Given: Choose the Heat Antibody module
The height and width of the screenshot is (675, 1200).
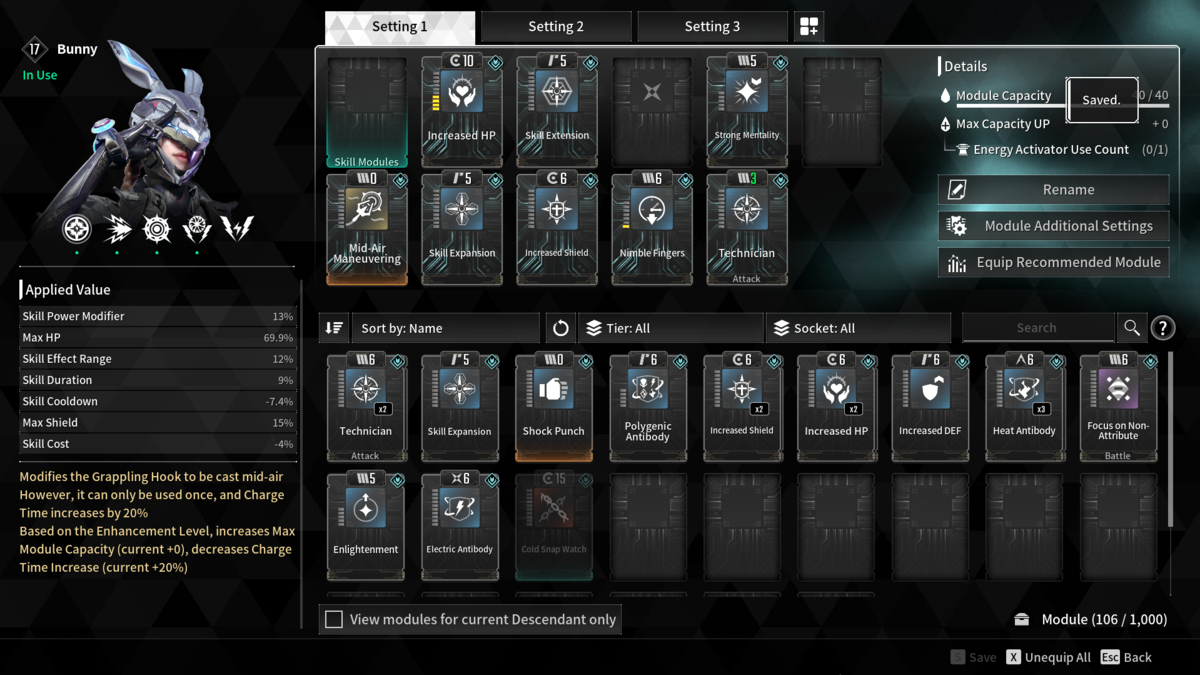Looking at the screenshot, I should pos(1024,406).
